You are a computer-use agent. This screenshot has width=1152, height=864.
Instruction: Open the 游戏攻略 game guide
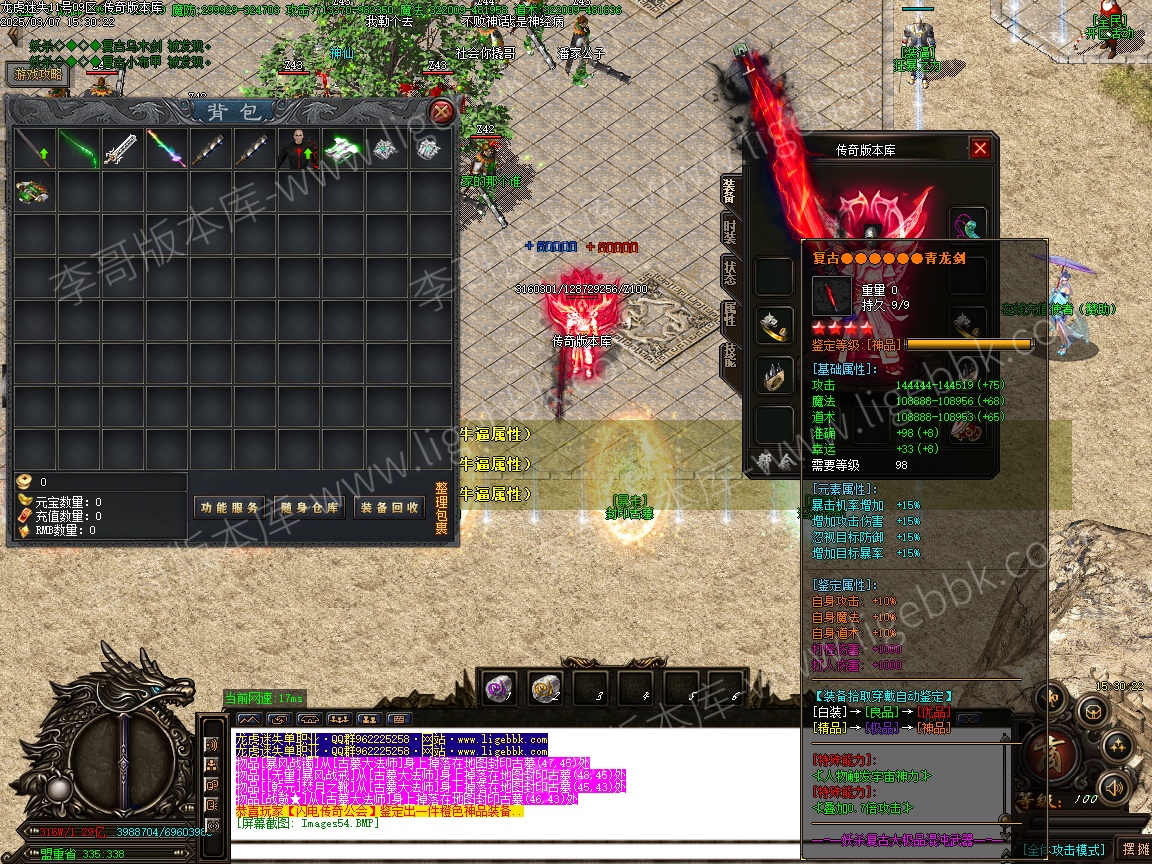(38, 74)
